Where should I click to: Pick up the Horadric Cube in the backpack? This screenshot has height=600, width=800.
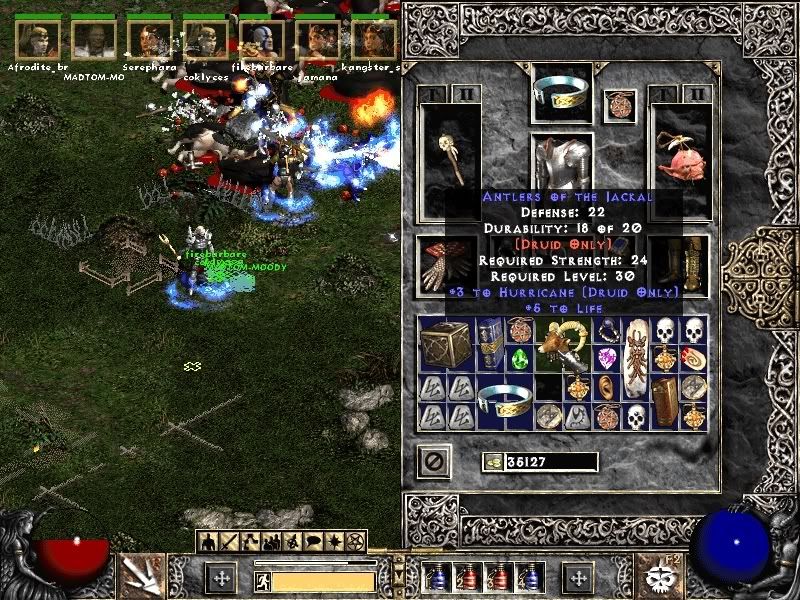pyautogui.click(x=446, y=345)
